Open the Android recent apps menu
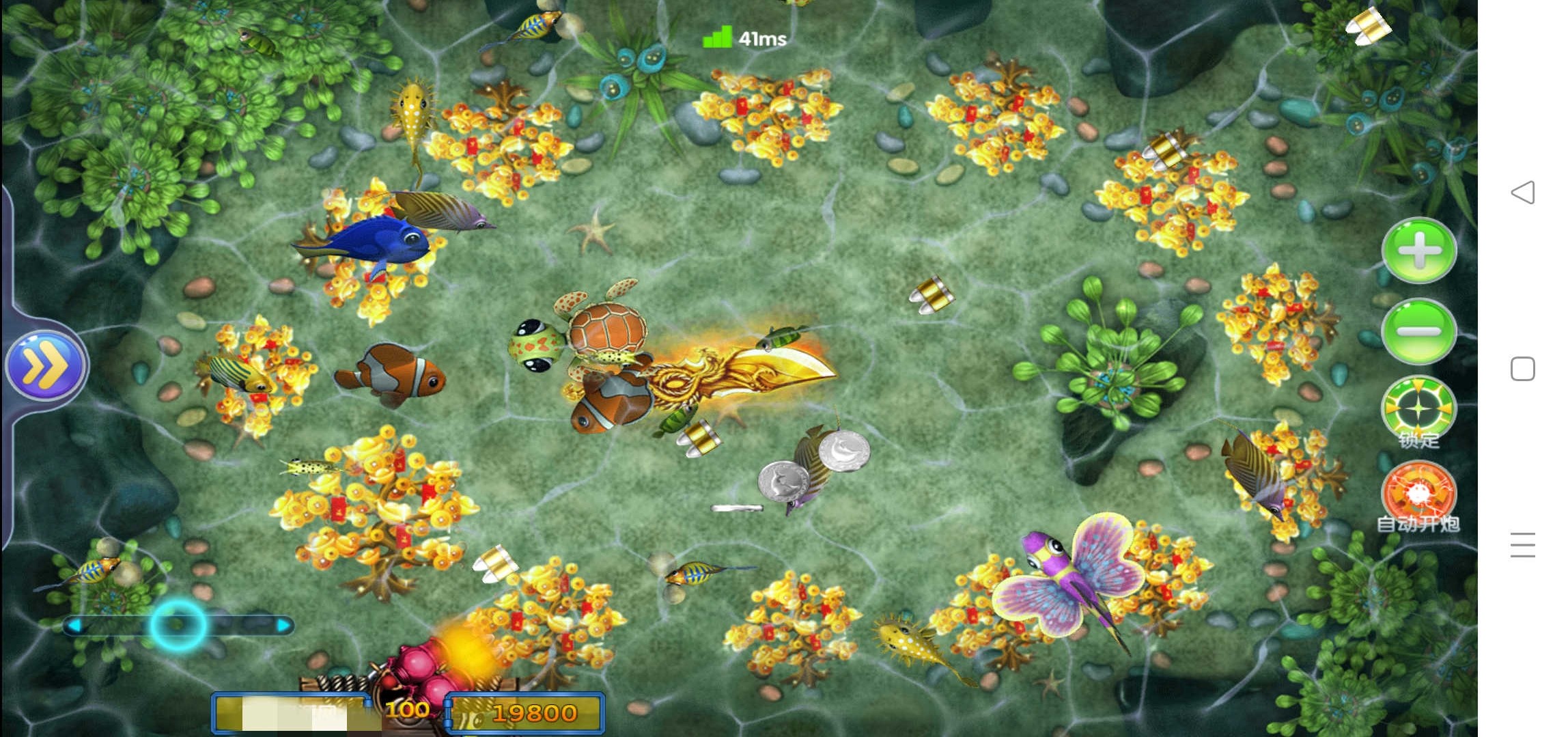1568x737 pixels. 1523,545
